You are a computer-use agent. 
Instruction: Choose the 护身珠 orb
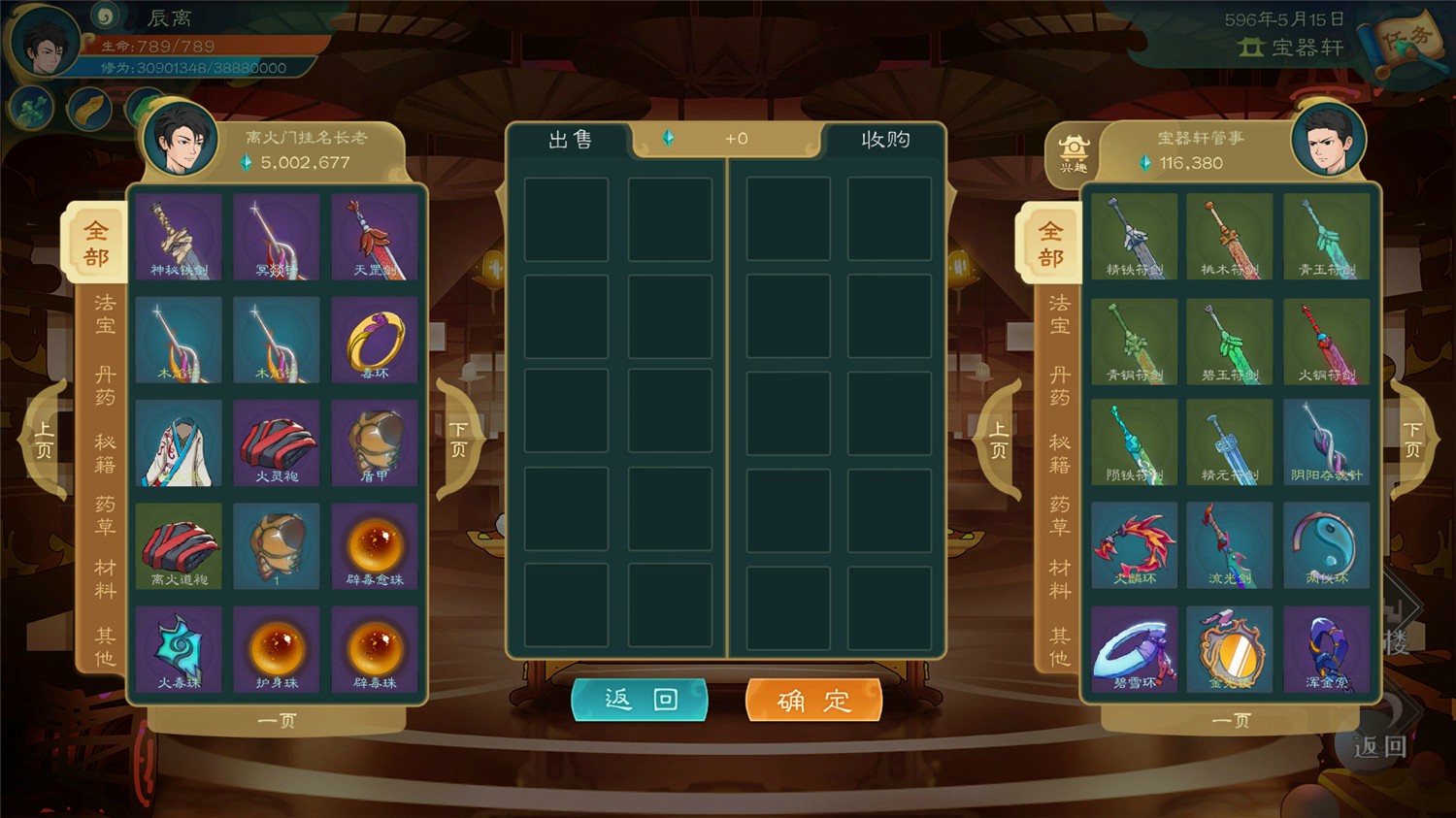[x=277, y=649]
